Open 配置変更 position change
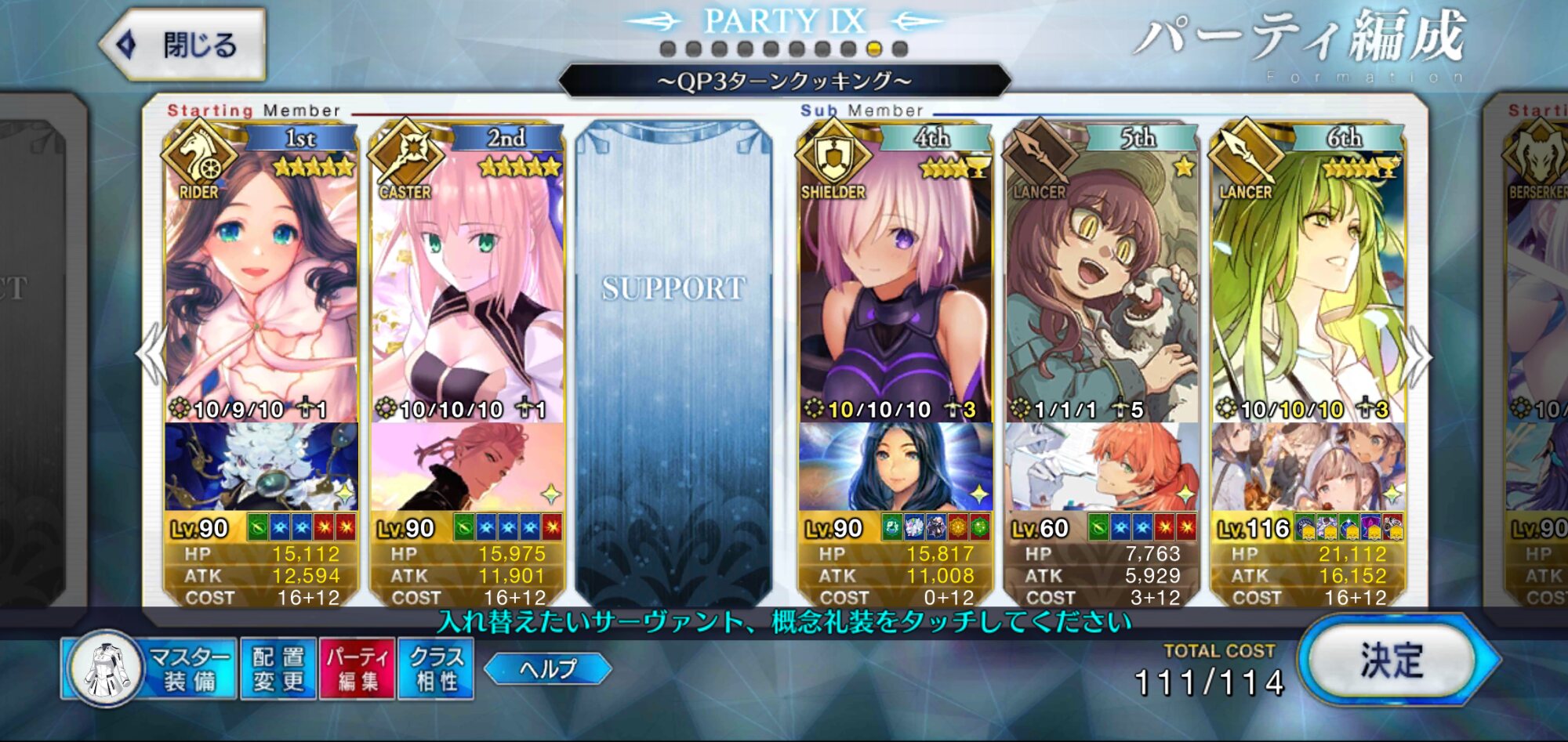This screenshot has height=742, width=1568. 278,668
